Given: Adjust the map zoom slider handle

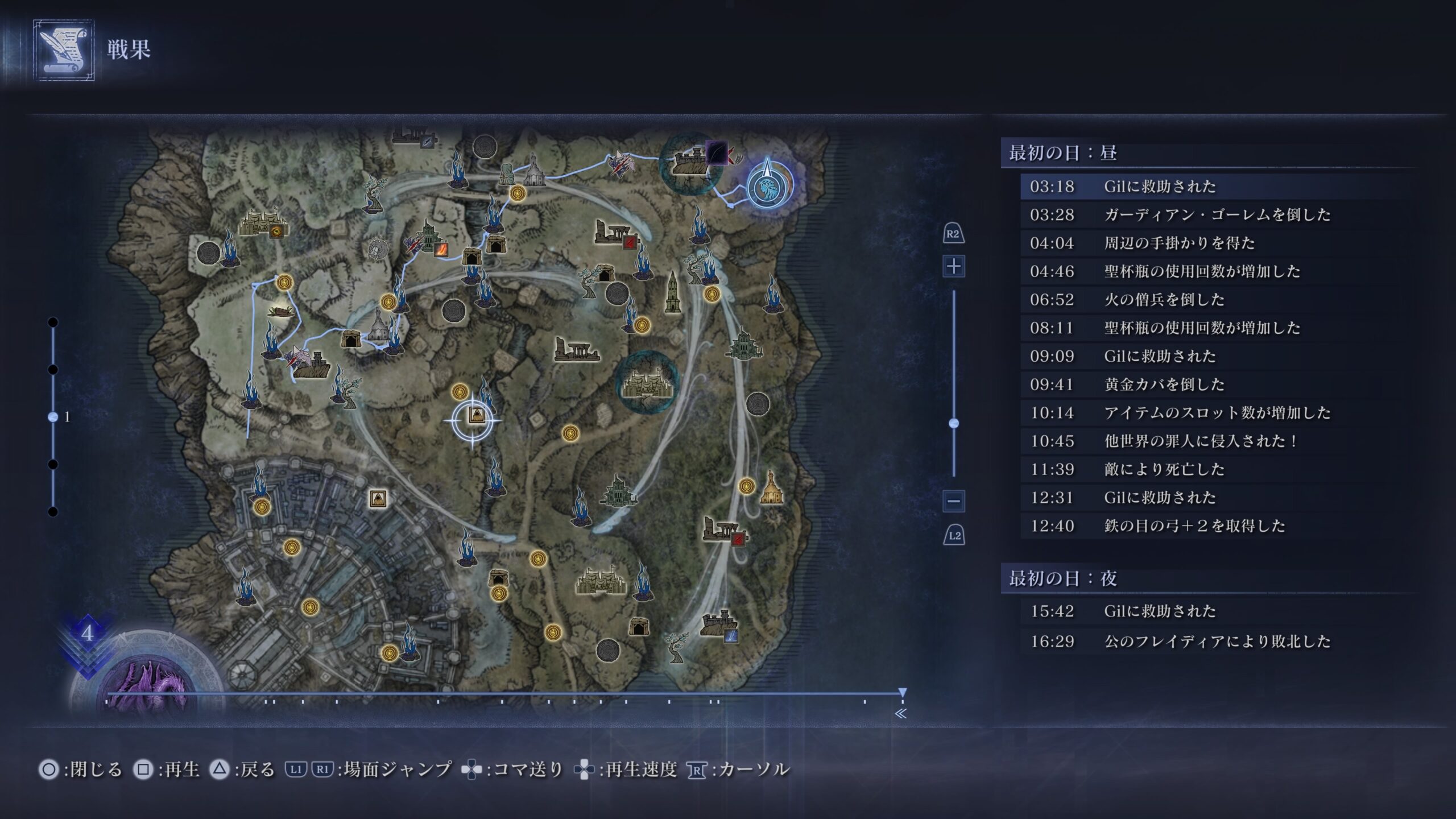Looking at the screenshot, I should coord(954,423).
